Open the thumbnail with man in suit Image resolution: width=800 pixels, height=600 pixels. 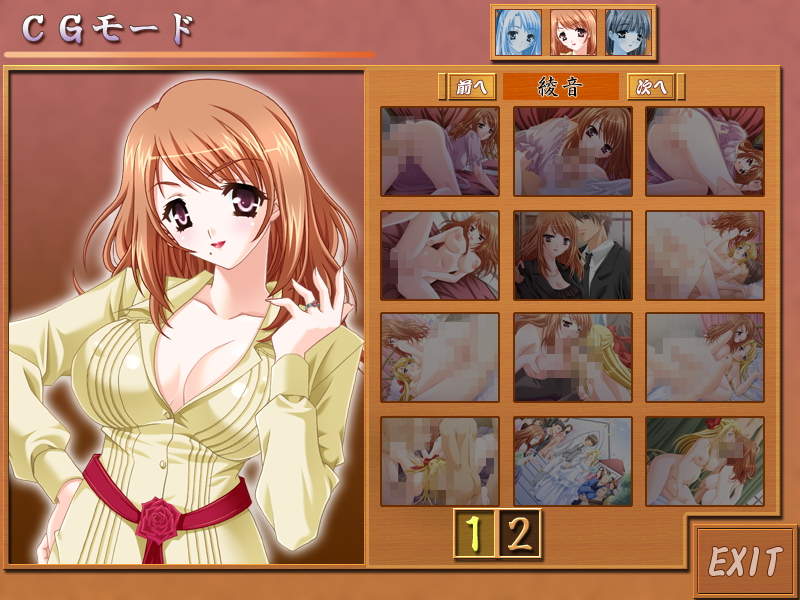pyautogui.click(x=573, y=255)
